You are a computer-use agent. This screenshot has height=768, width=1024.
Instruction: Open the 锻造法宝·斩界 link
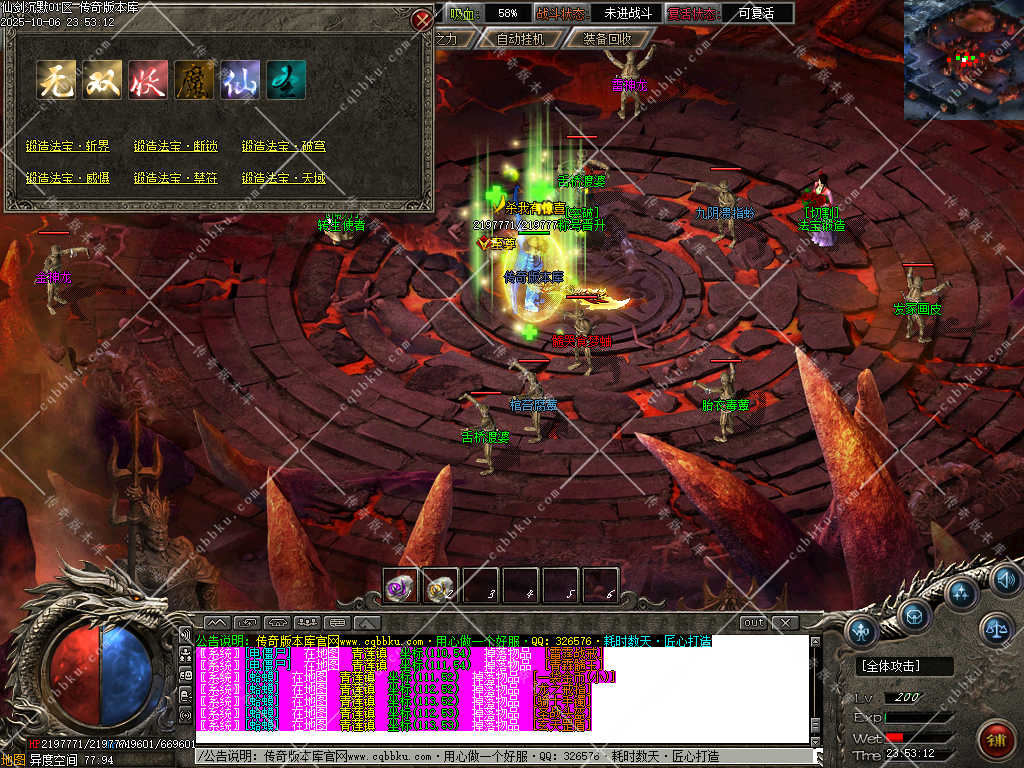pyautogui.click(x=68, y=146)
